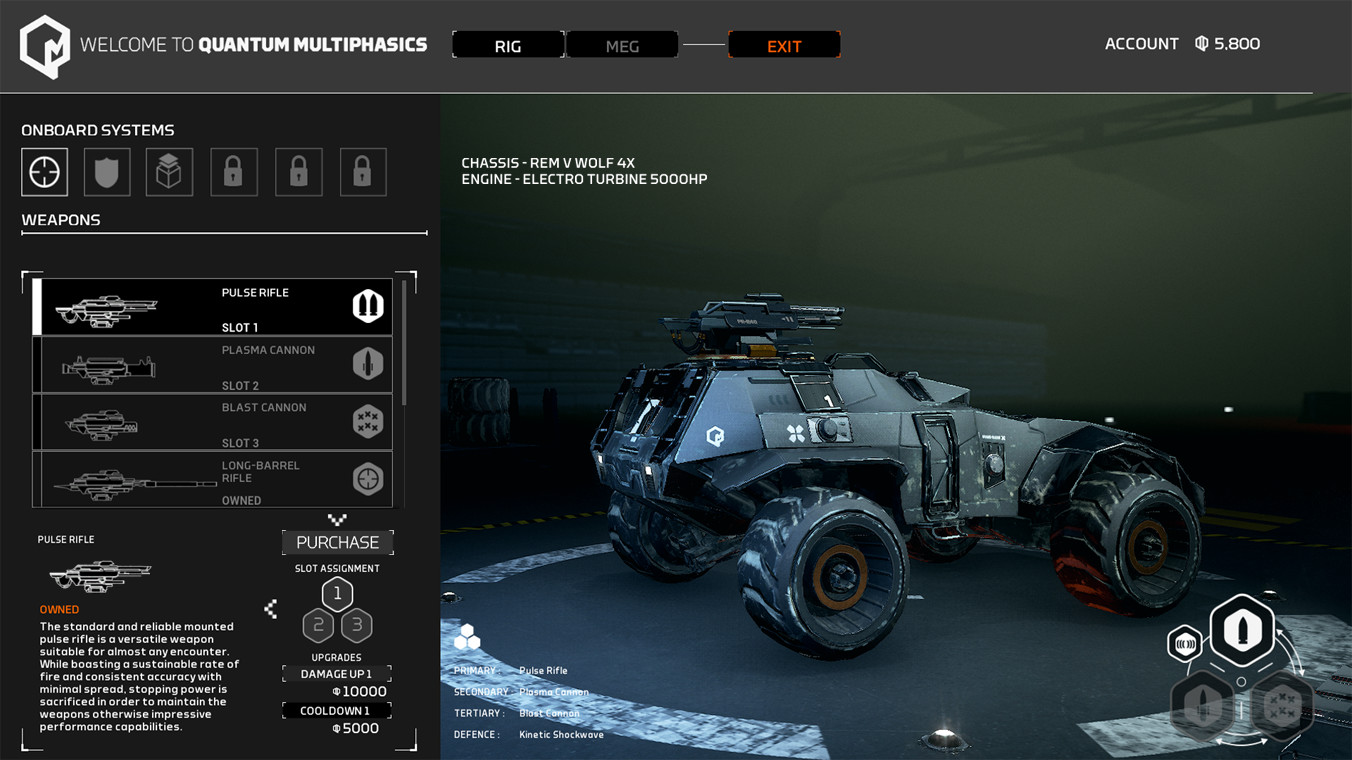Viewport: 1352px width, 760px height.
Task: Choose the cube onboard systems category
Action: pos(169,172)
